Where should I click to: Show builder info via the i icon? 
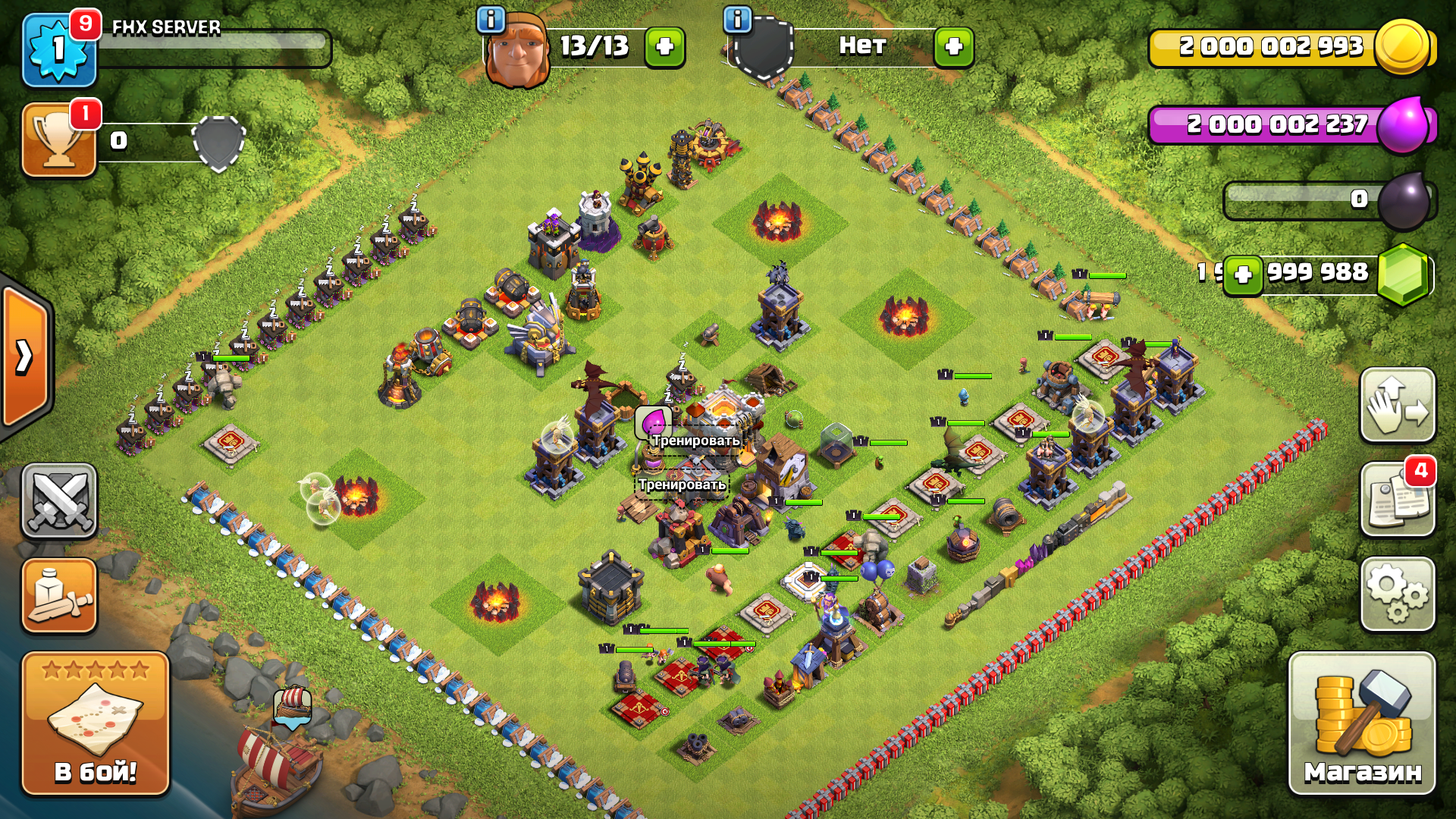click(491, 20)
